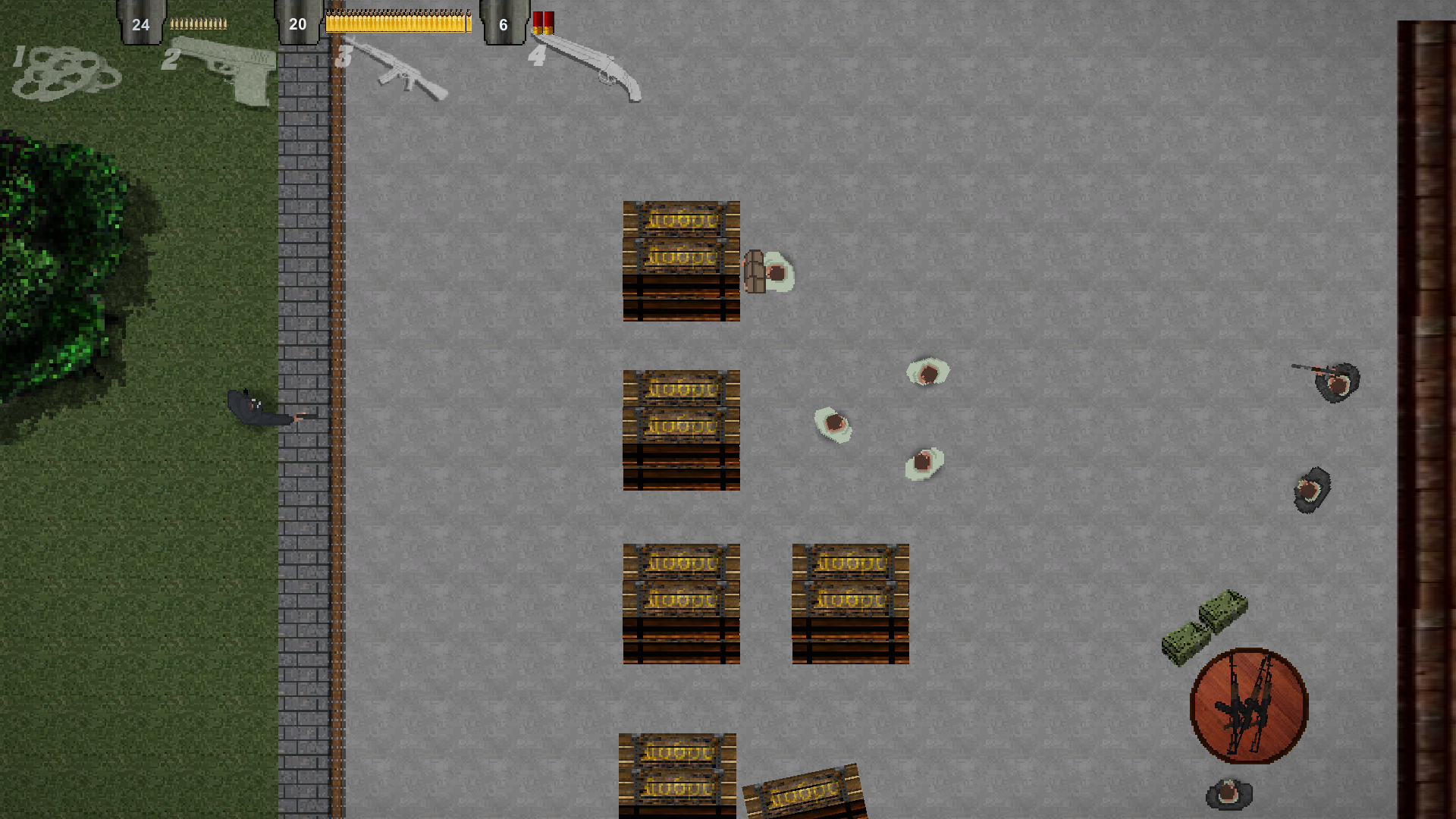Click the pistol ammo counter showing 24
Viewport: 1456px width, 819px height.
click(x=140, y=24)
